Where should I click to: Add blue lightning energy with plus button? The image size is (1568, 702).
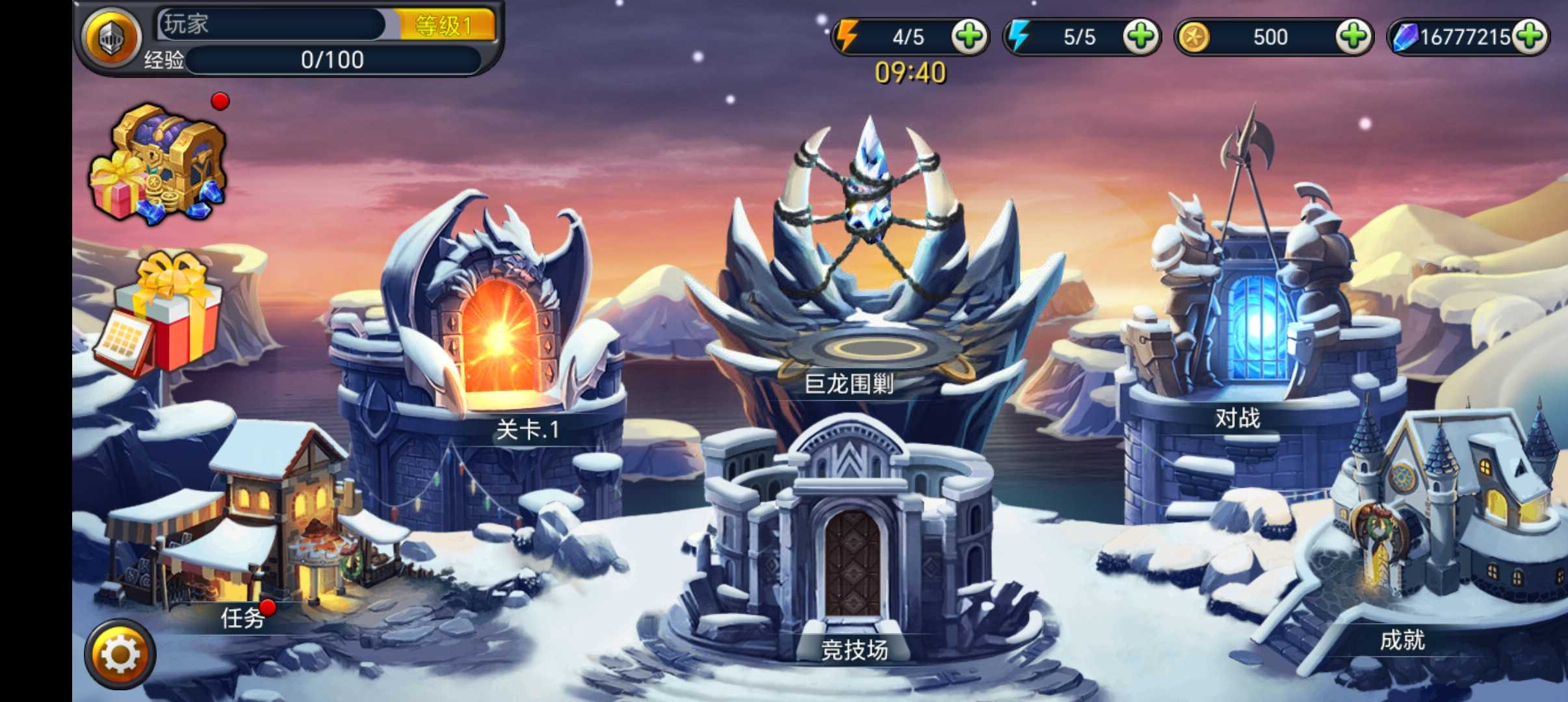click(x=1140, y=36)
